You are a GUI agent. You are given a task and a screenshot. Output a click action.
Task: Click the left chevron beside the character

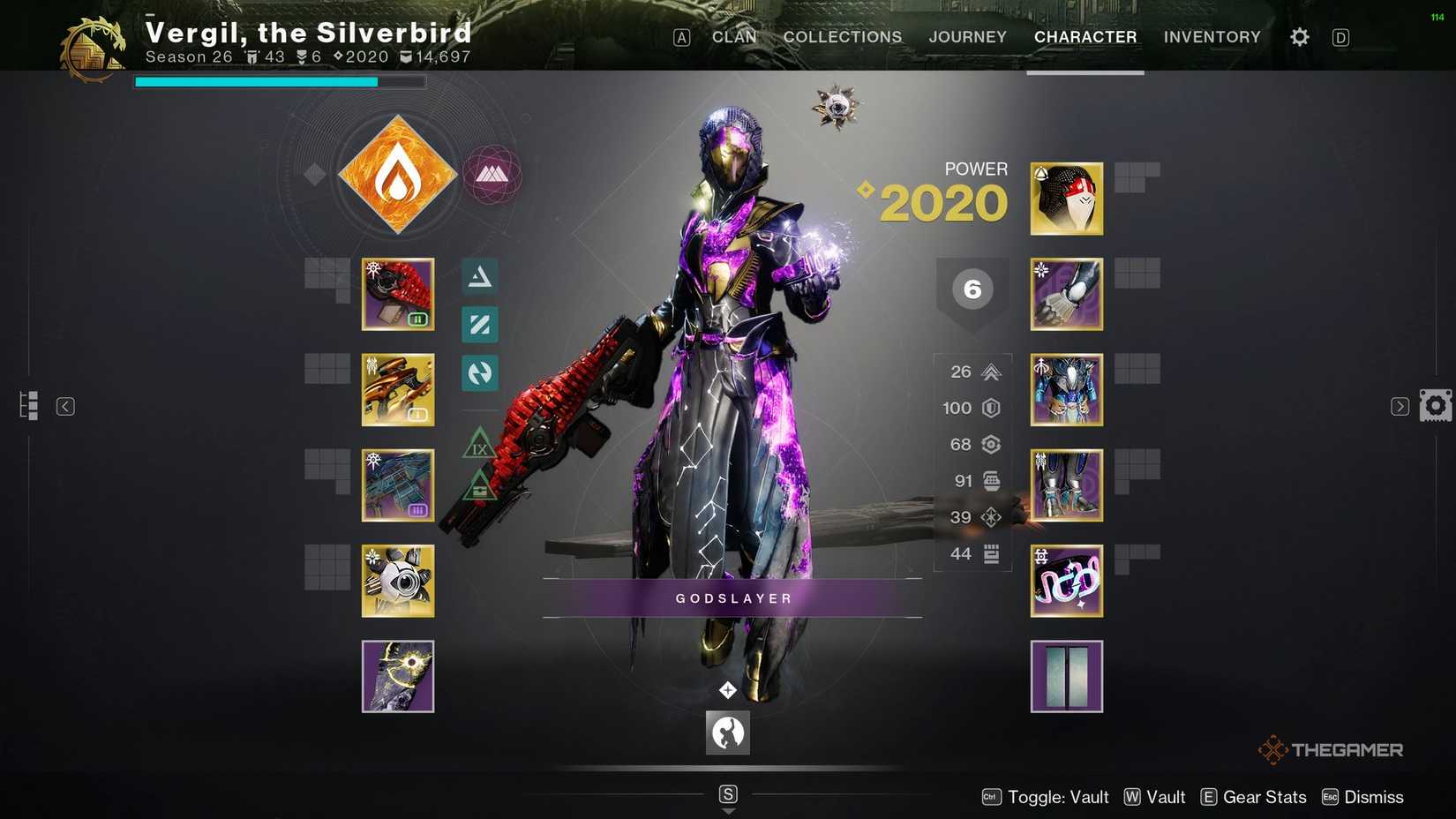(66, 406)
